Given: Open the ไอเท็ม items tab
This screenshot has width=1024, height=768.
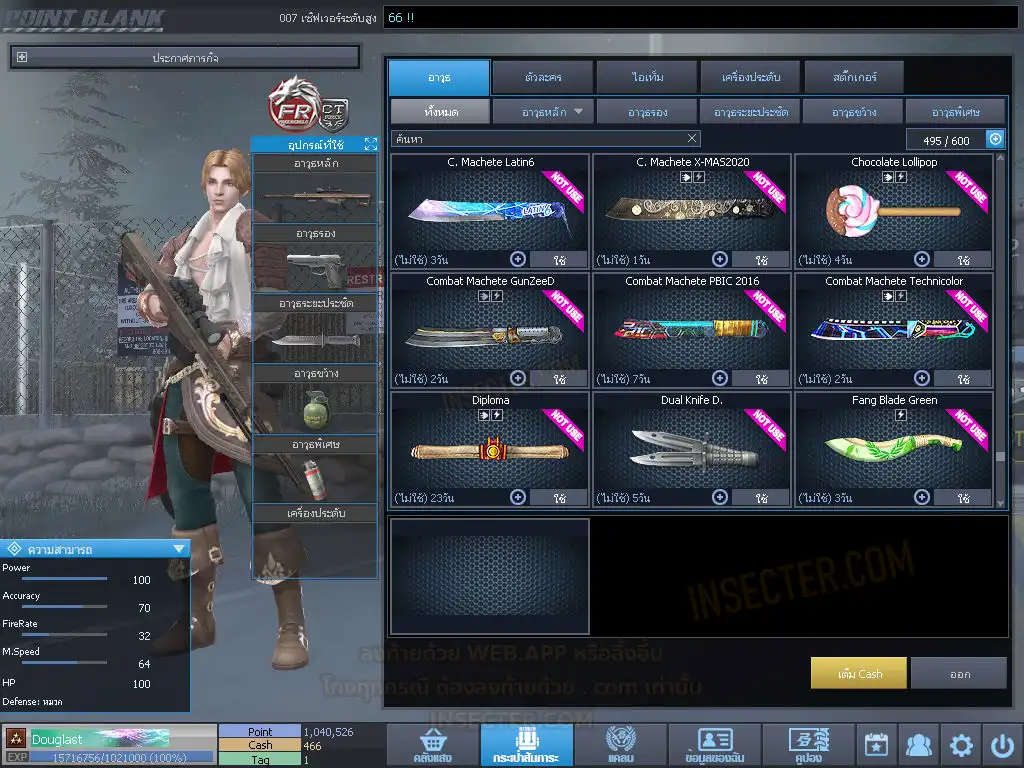Looking at the screenshot, I should click(x=648, y=77).
